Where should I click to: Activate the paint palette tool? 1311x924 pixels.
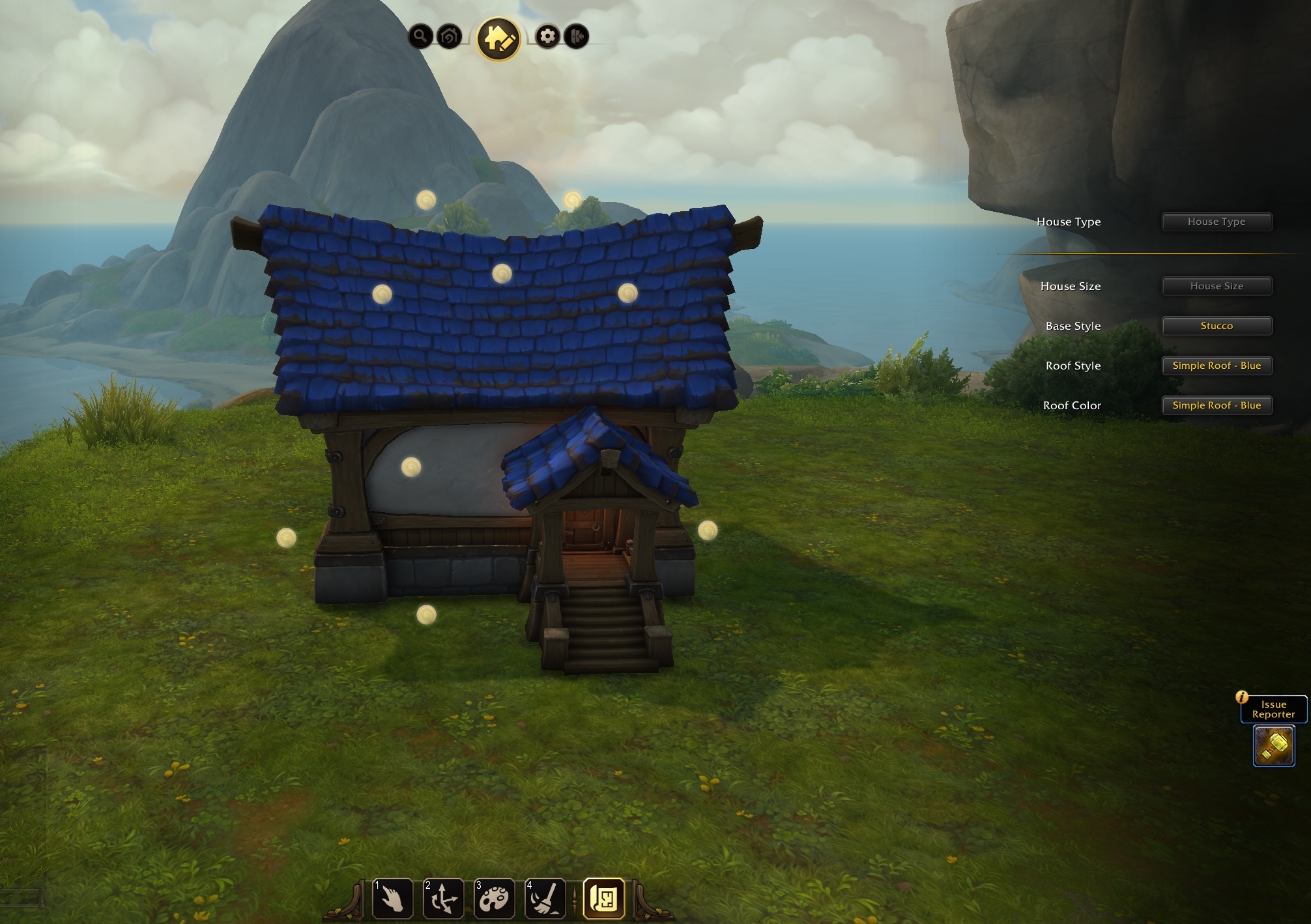pos(494,899)
